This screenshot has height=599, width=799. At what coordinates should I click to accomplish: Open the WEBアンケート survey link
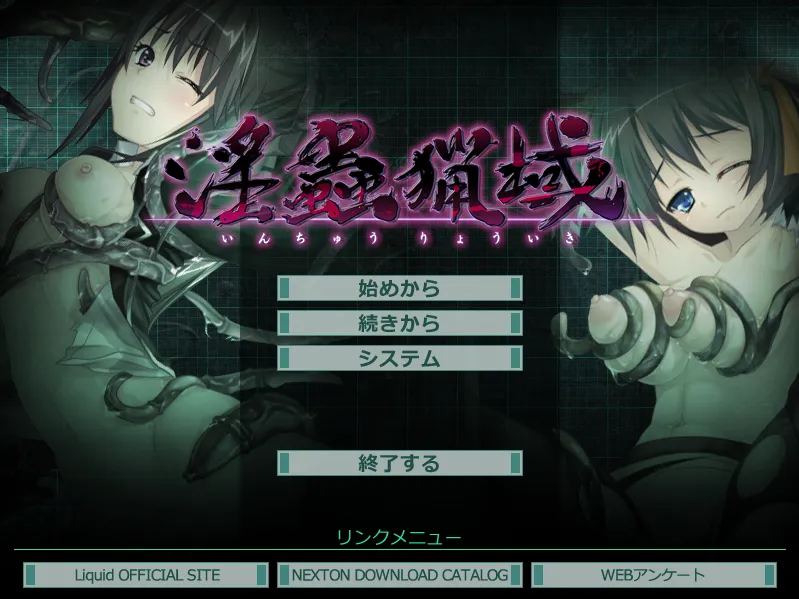point(653,575)
